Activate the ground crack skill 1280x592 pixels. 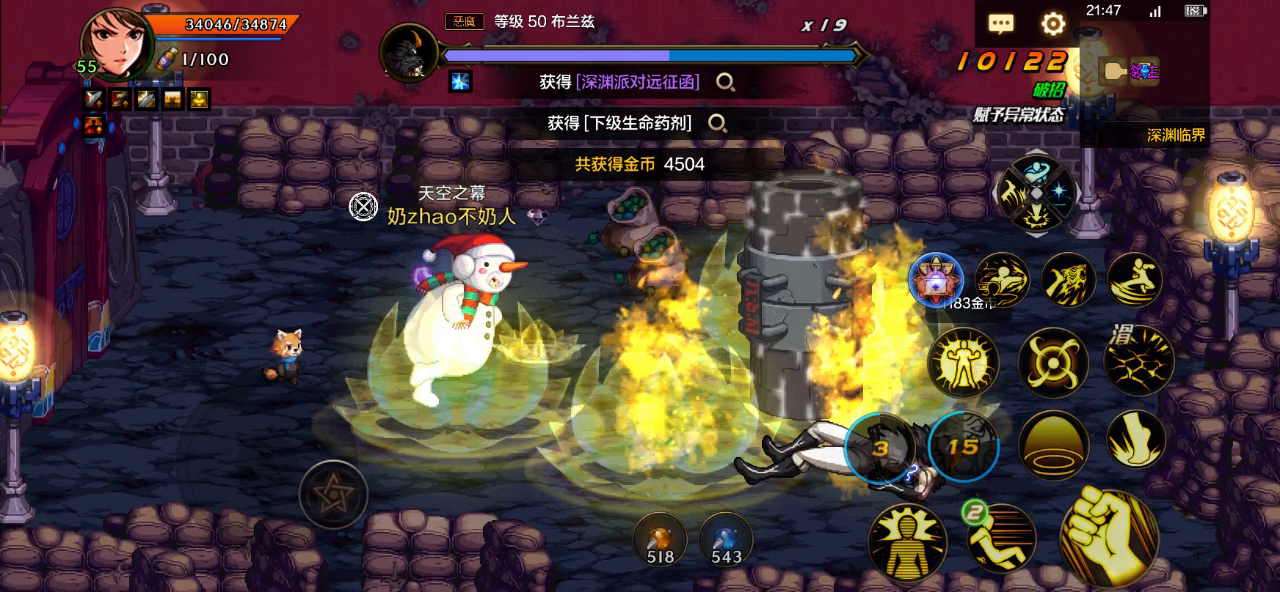point(1139,359)
